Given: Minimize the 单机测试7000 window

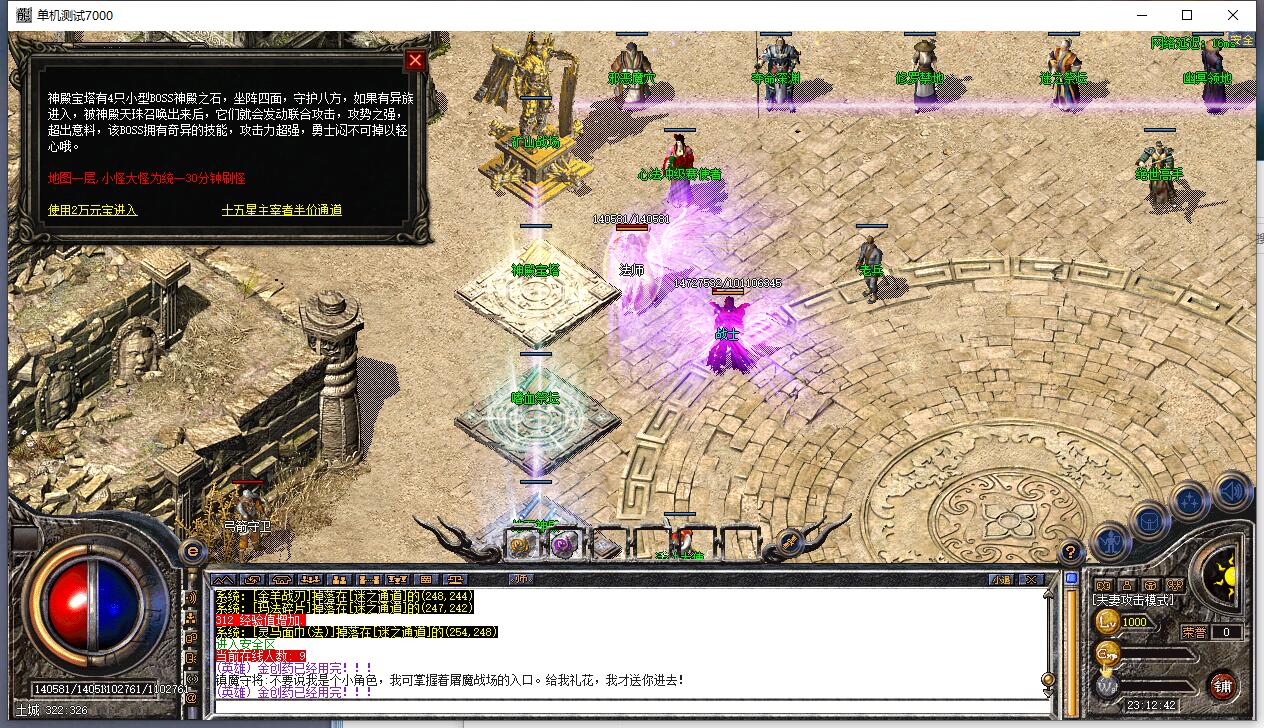Looking at the screenshot, I should [1141, 15].
